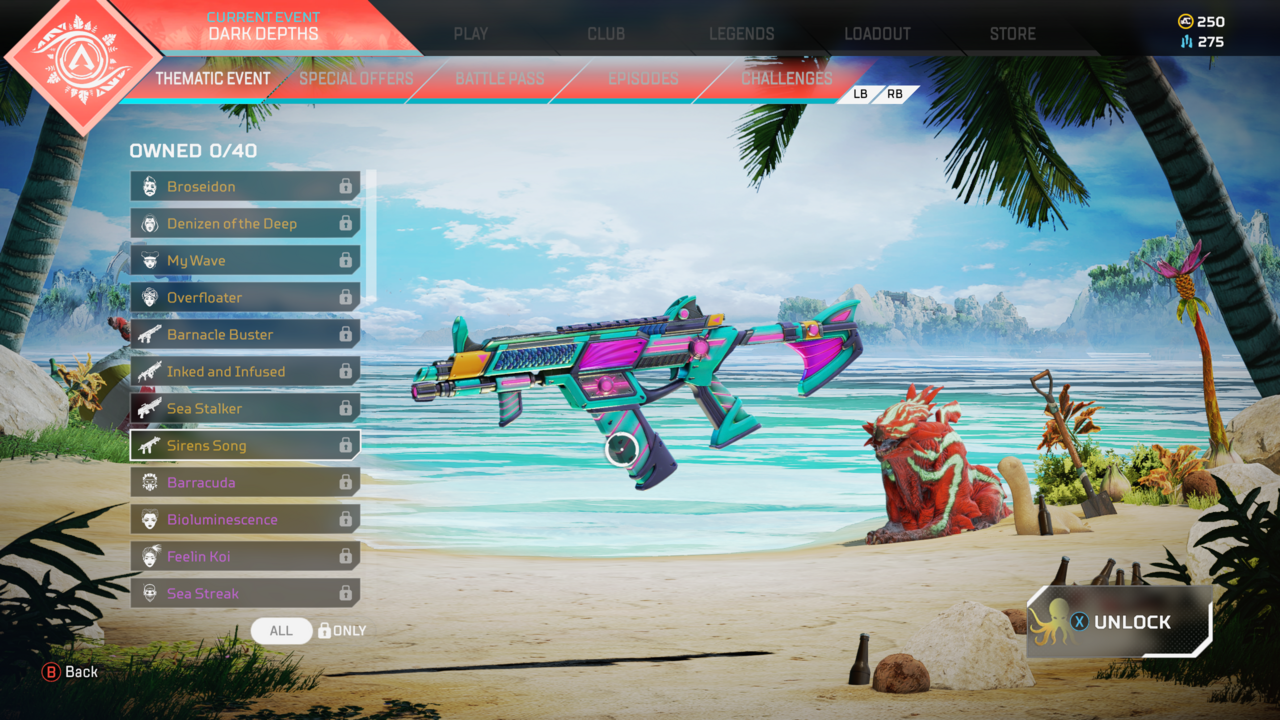Image resolution: width=1280 pixels, height=720 pixels.
Task: Switch to the Club tab
Action: (x=606, y=33)
